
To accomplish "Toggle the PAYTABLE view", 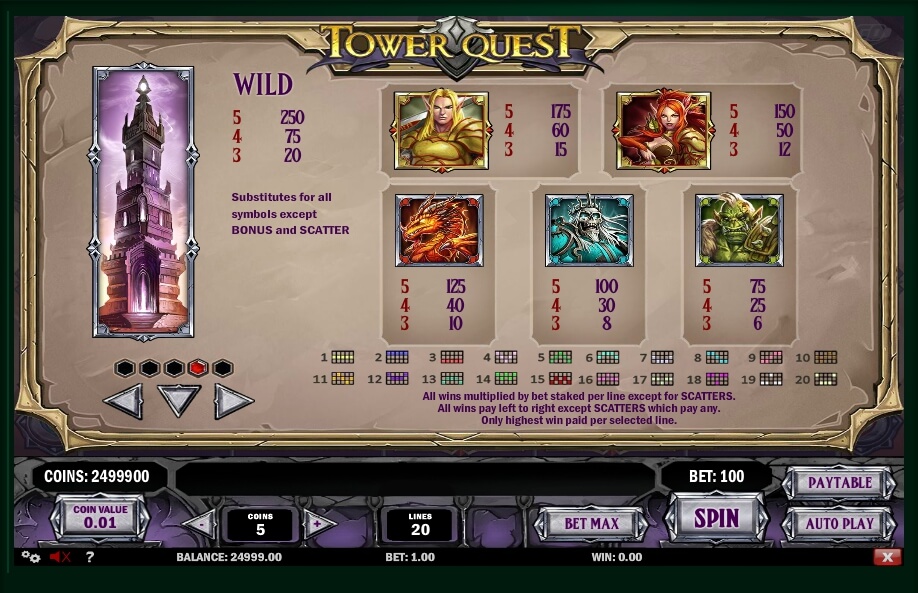I will coord(838,483).
